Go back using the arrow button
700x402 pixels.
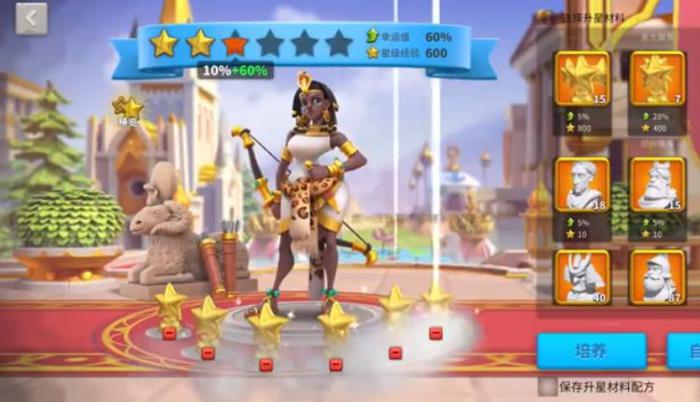31,17
